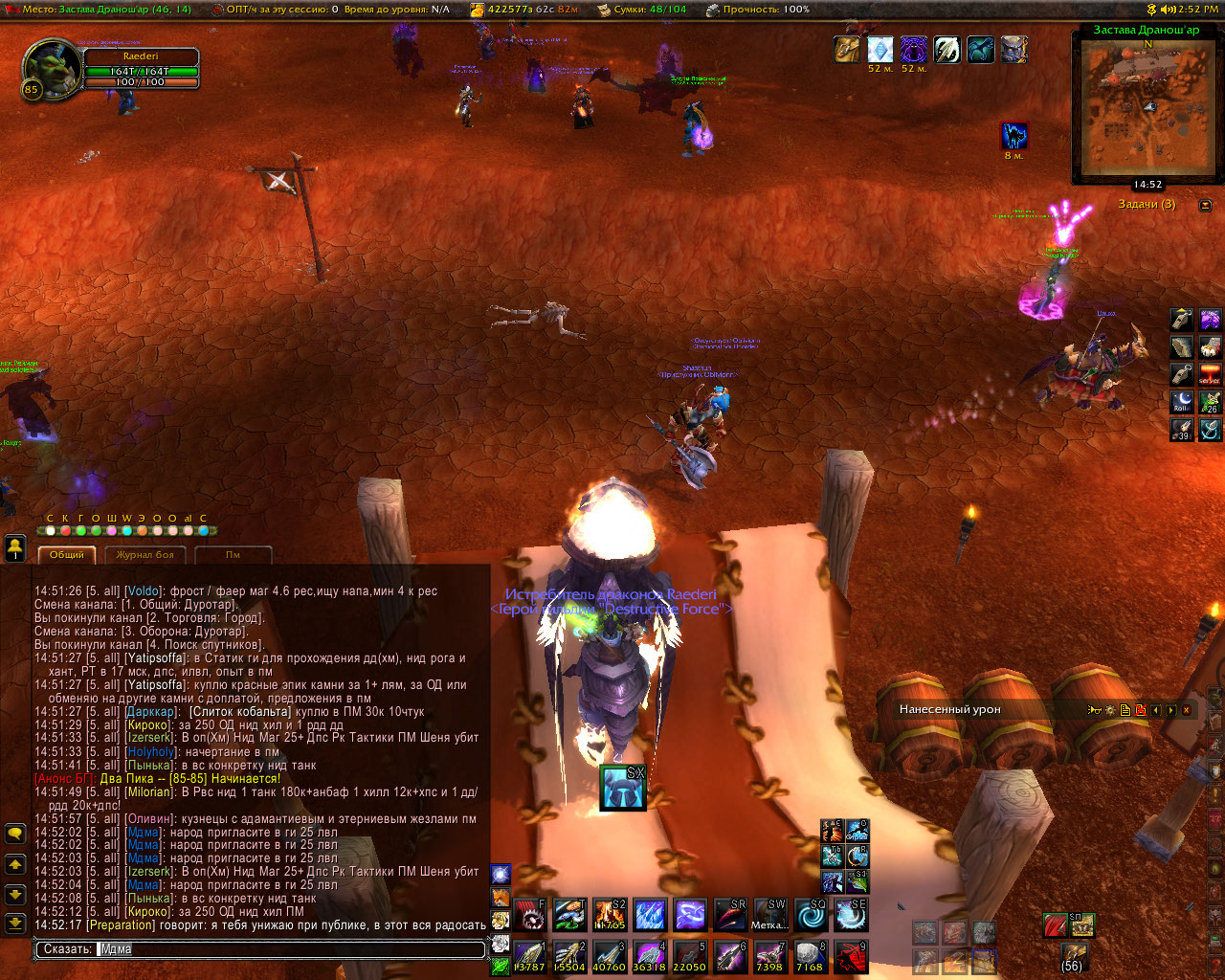This screenshot has width=1225, height=980.
Task: Use the item slot with 56 charges
Action: click(1073, 952)
